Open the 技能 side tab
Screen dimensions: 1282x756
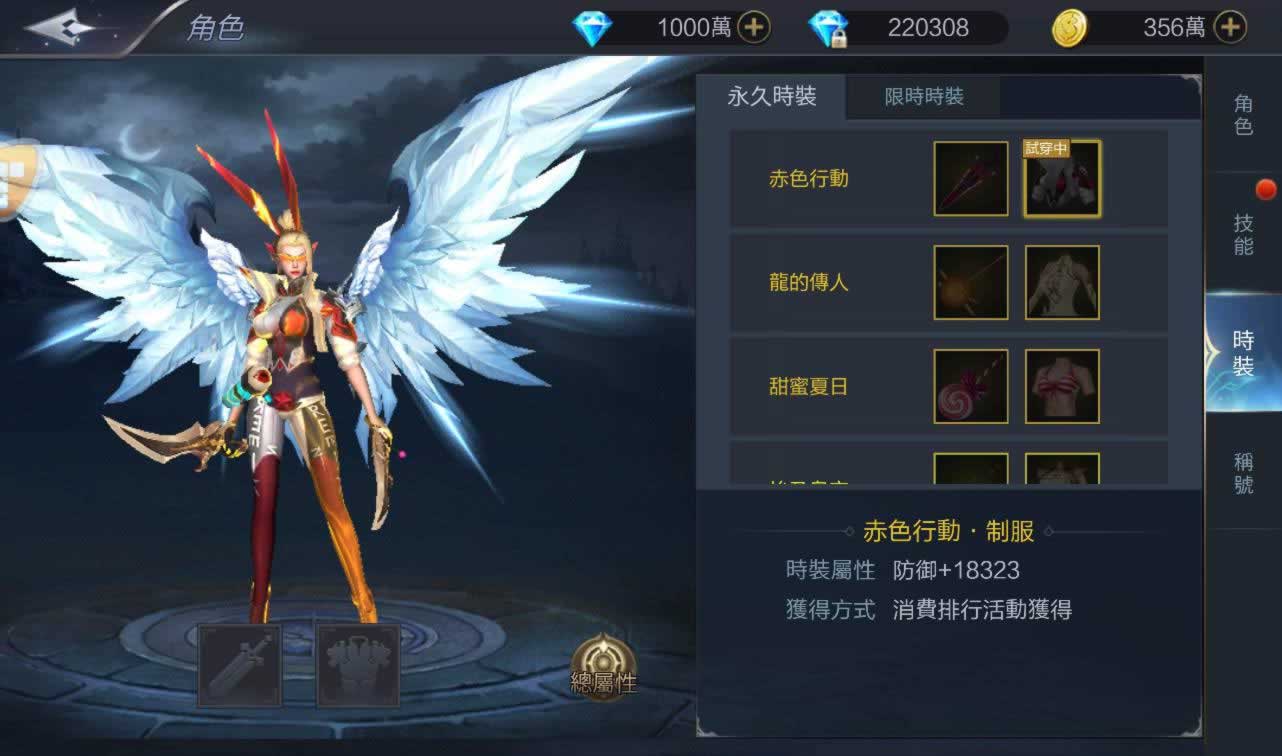pos(1243,235)
